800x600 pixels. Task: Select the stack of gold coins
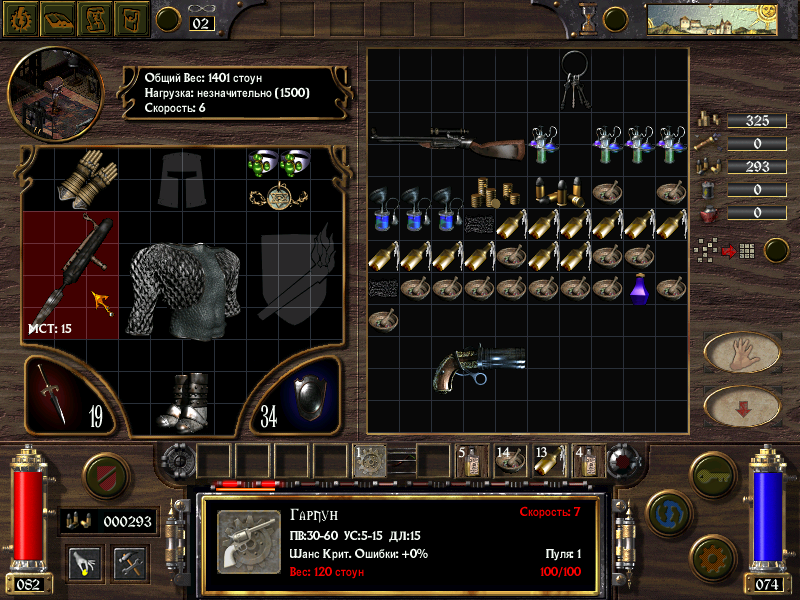click(488, 190)
